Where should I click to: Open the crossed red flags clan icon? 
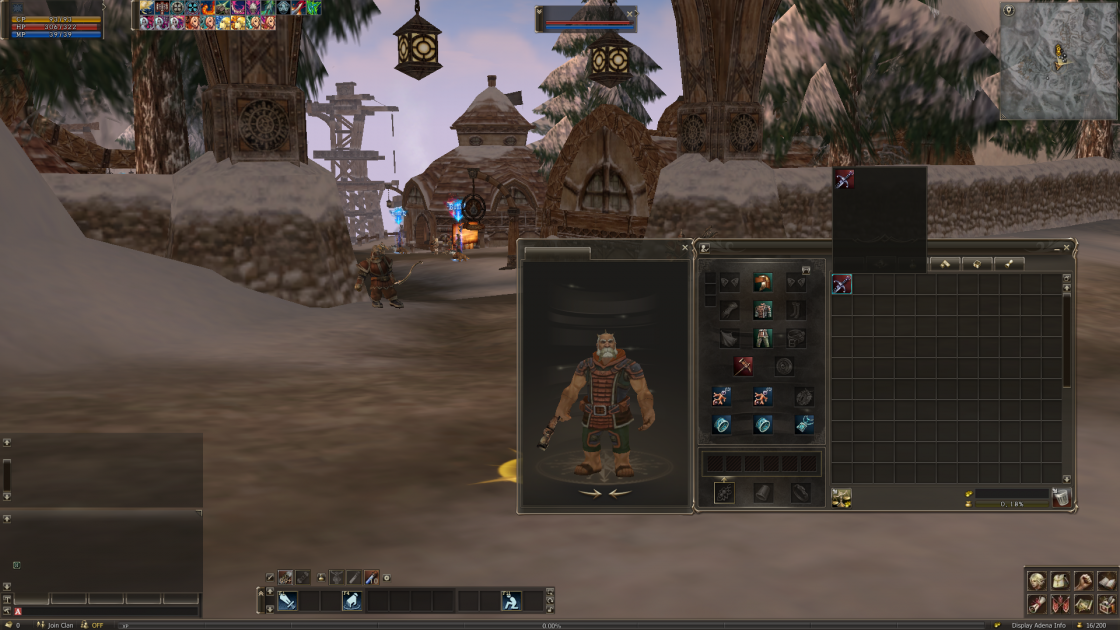(1059, 604)
